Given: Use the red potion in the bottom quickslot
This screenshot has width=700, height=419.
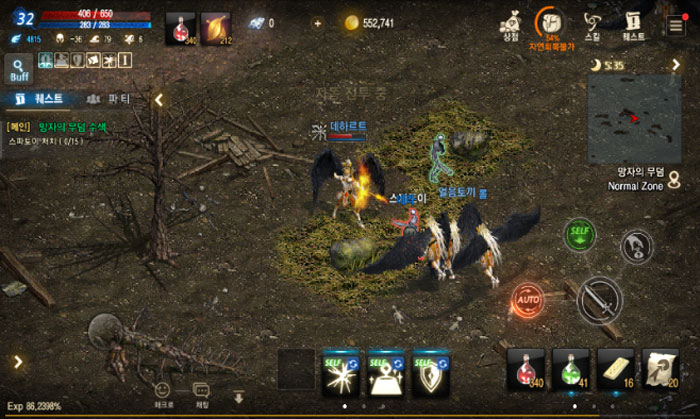Looking at the screenshot, I should (x=526, y=368).
